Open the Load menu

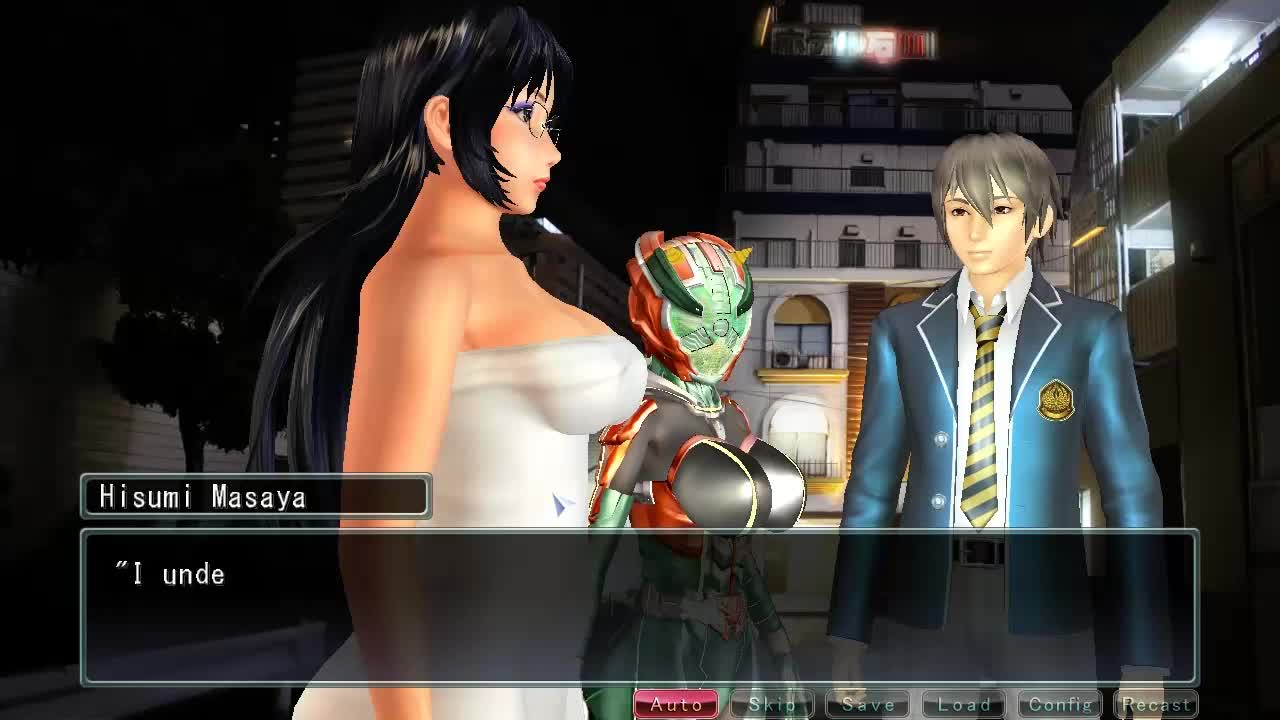(x=964, y=705)
